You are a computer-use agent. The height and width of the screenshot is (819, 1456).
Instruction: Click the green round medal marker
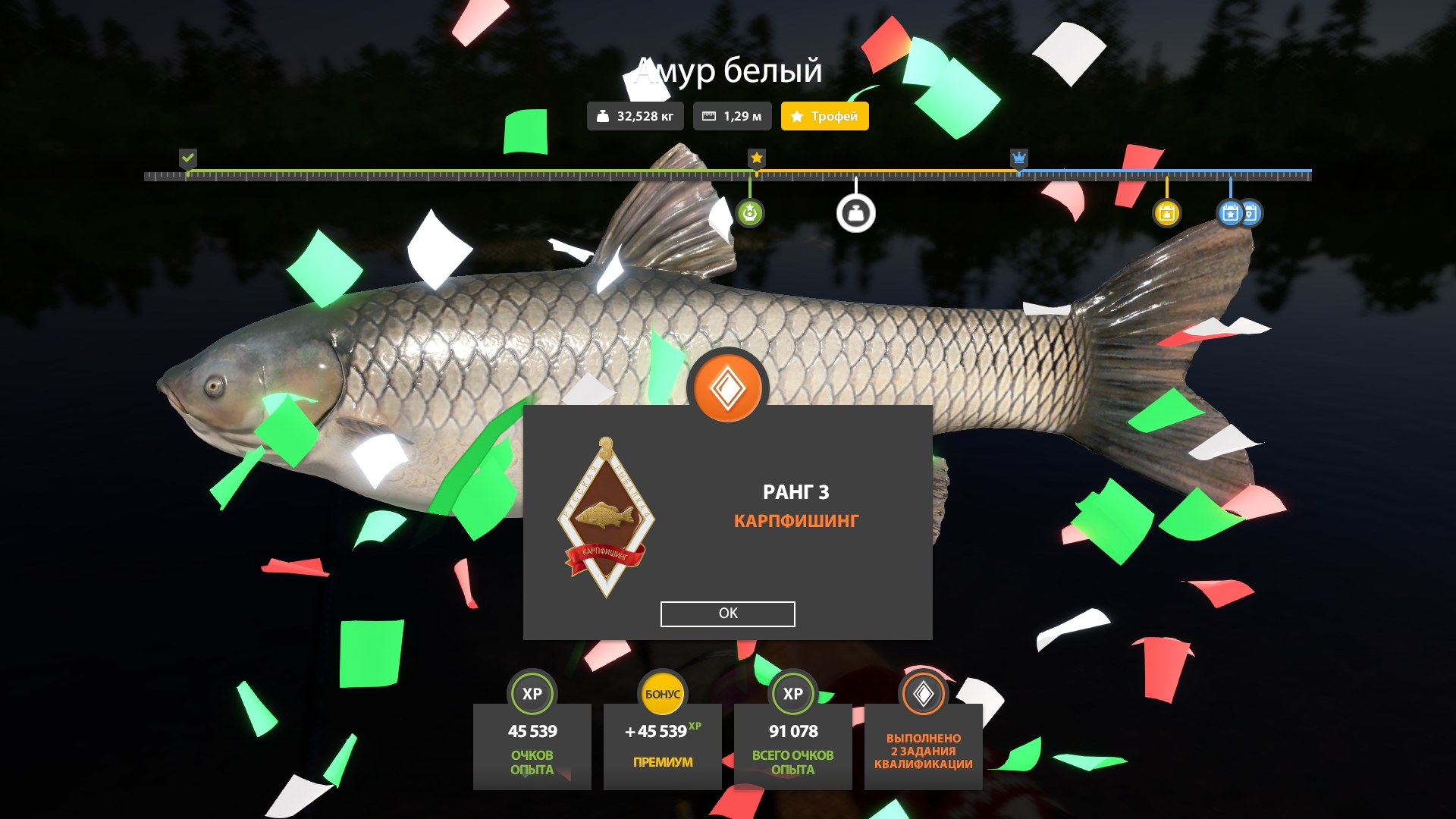click(749, 213)
